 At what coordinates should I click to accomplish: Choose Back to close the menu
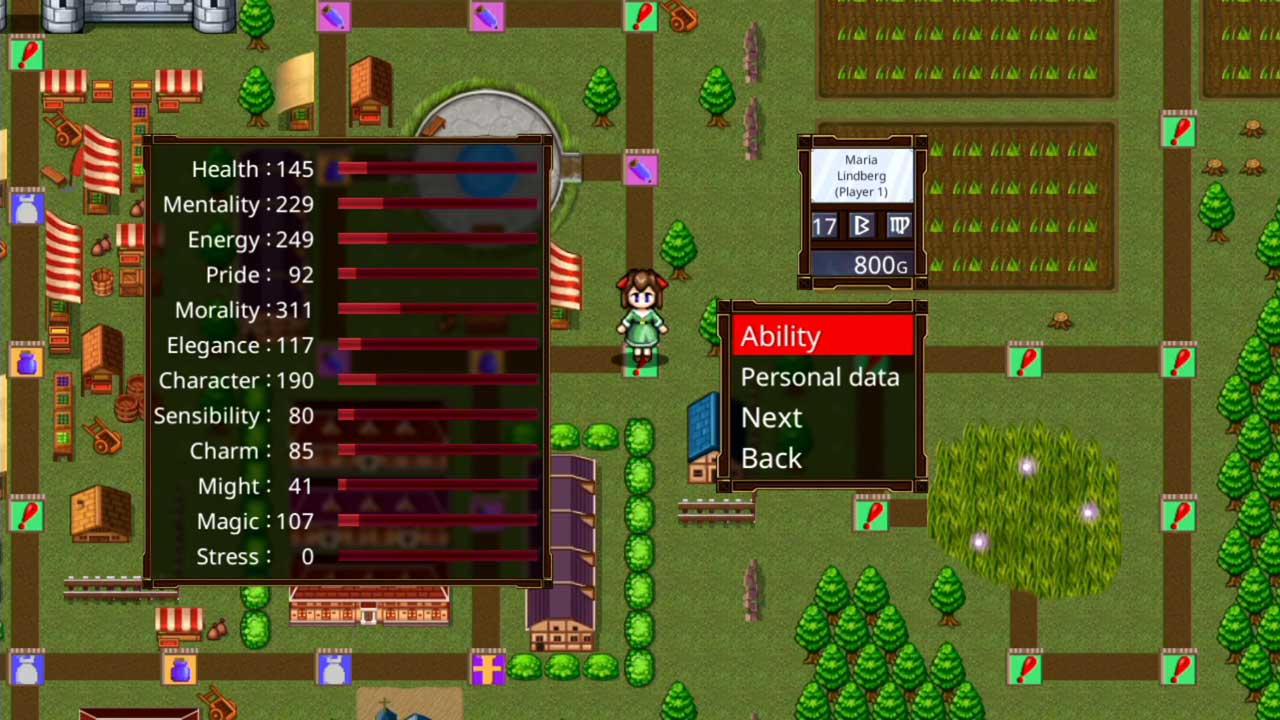(x=771, y=457)
